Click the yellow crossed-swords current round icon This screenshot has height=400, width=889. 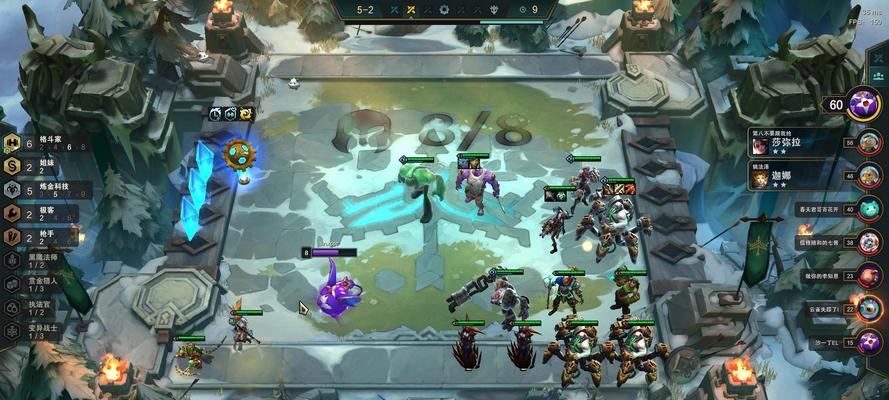point(410,10)
